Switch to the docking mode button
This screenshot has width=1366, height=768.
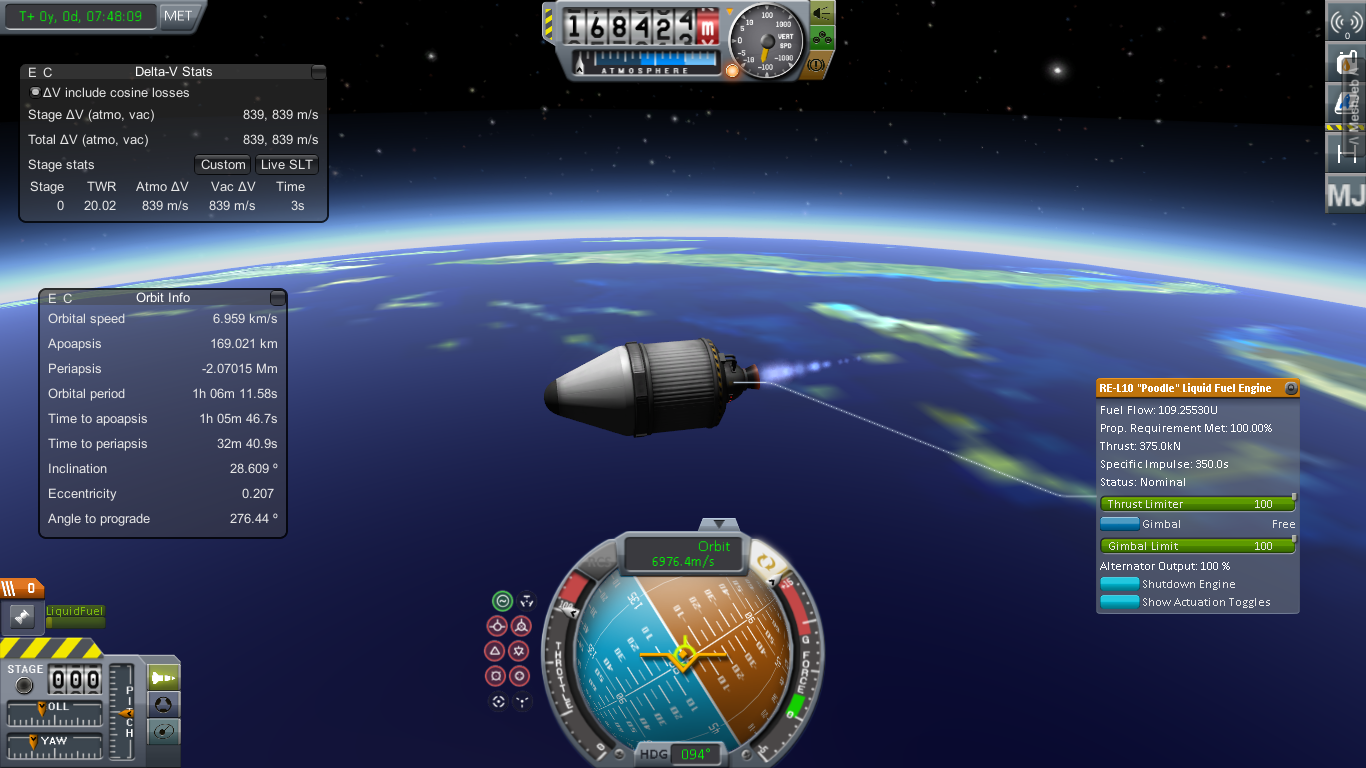tap(164, 705)
